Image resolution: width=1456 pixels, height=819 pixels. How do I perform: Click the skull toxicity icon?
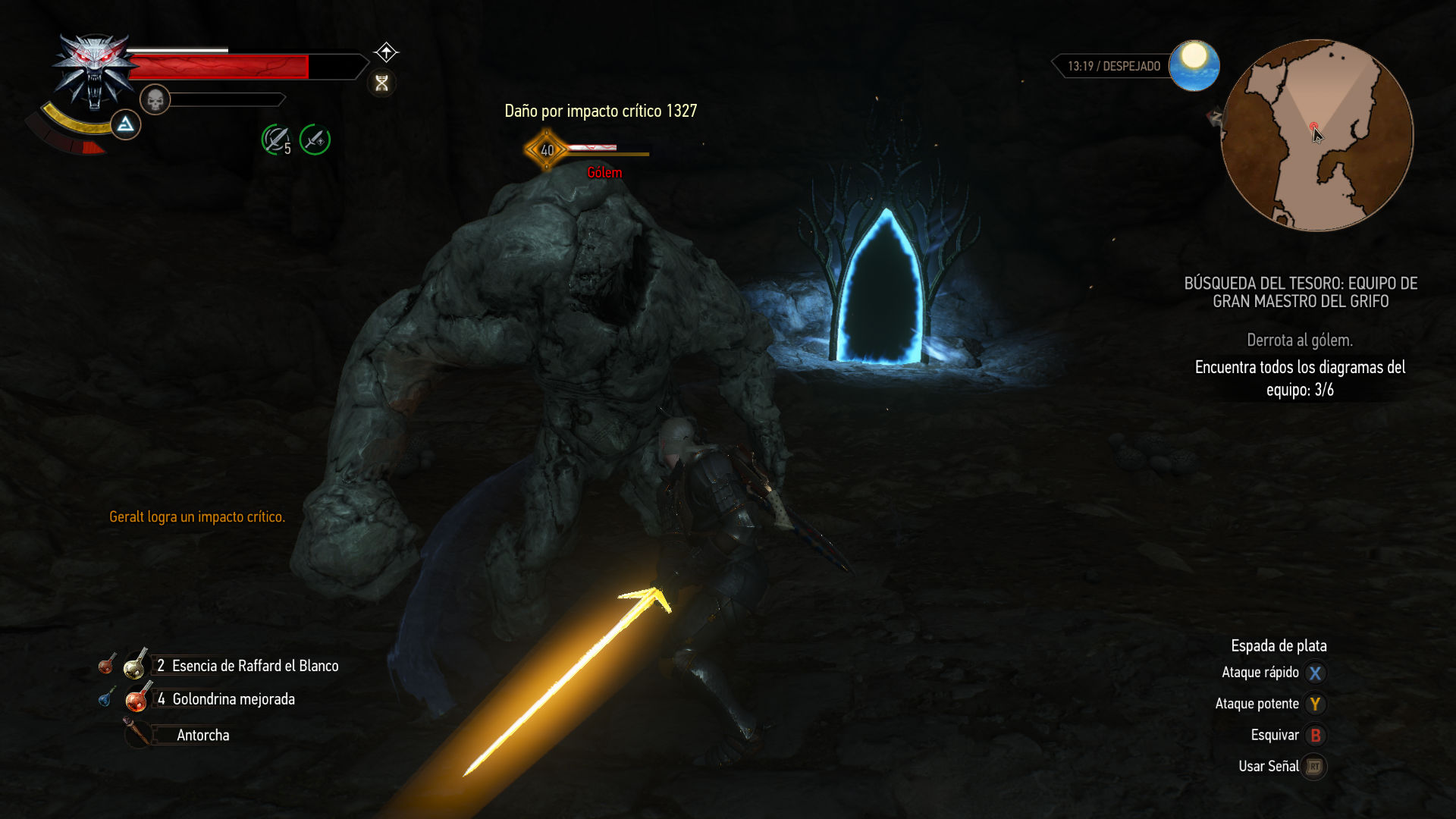tap(155, 99)
